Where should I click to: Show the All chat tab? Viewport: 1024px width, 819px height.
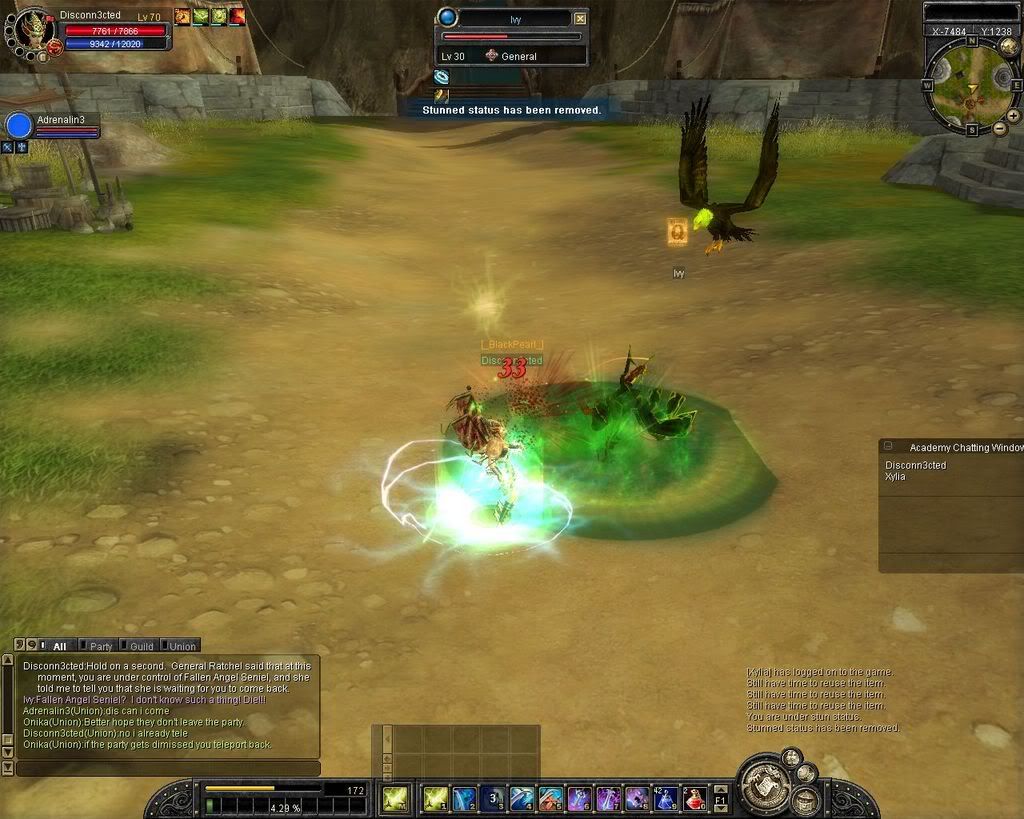[x=59, y=646]
